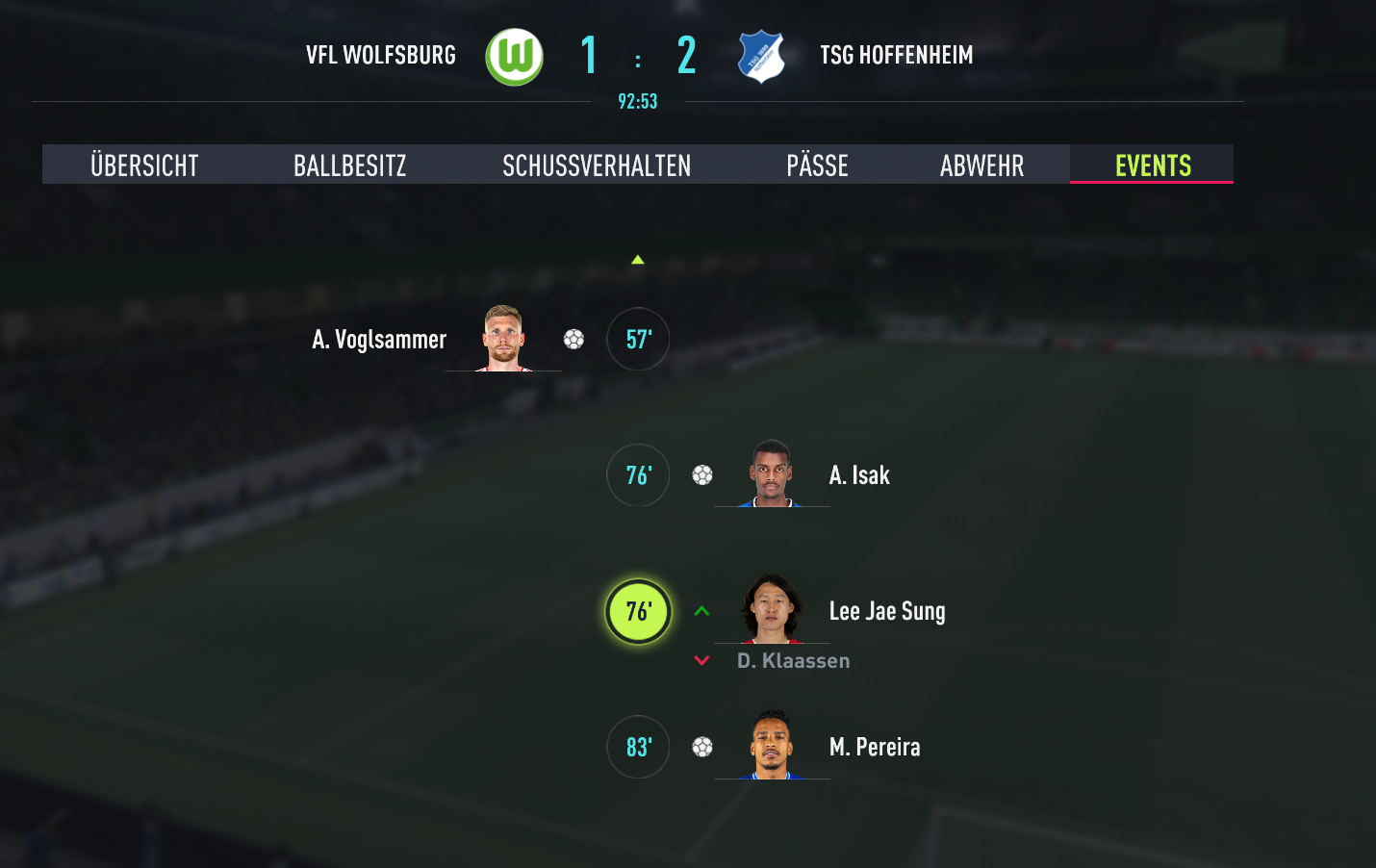The height and width of the screenshot is (868, 1376).
Task: Select the Events tab
Action: coord(1152,165)
